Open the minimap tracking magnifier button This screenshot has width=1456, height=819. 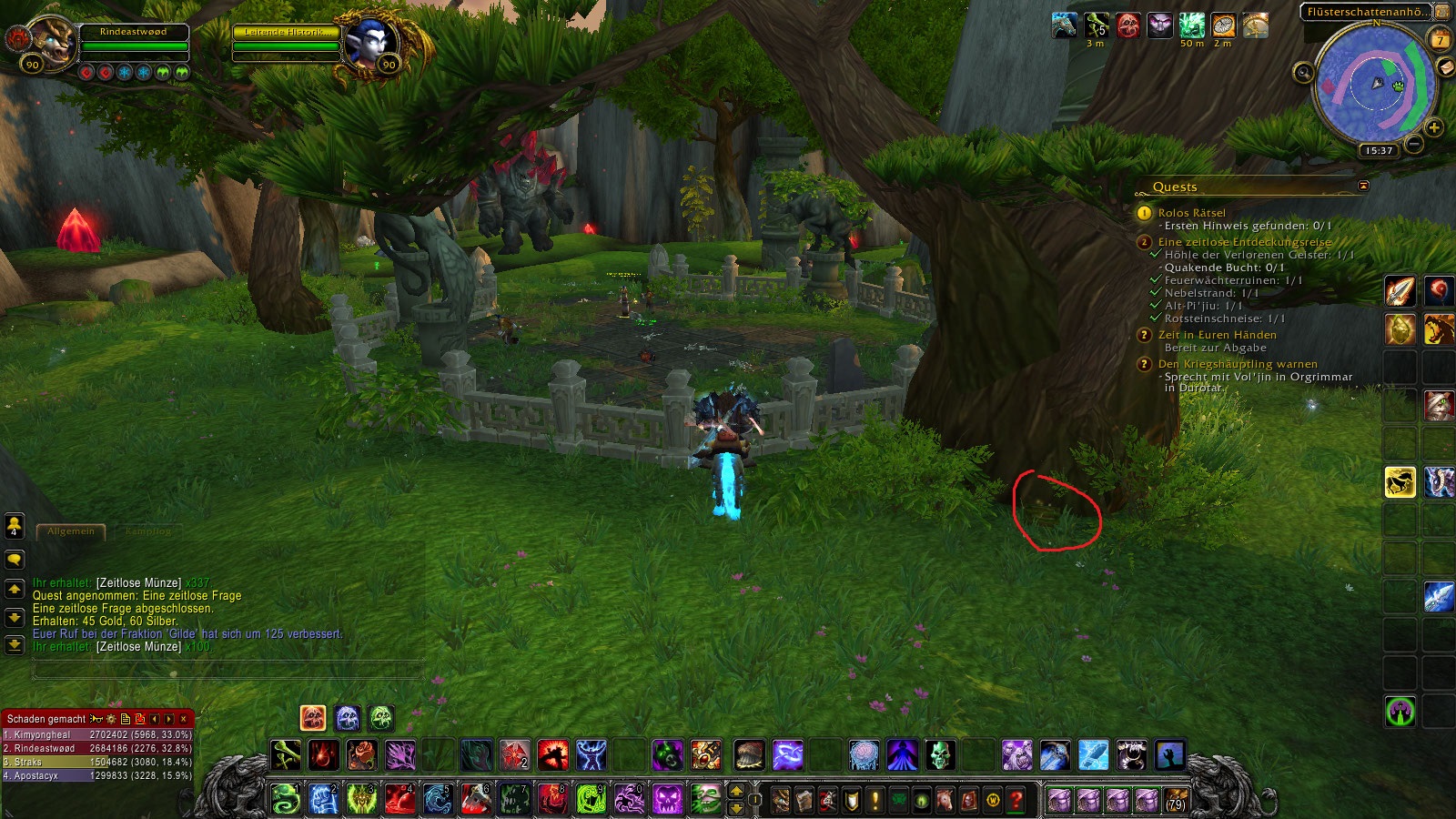click(1303, 73)
